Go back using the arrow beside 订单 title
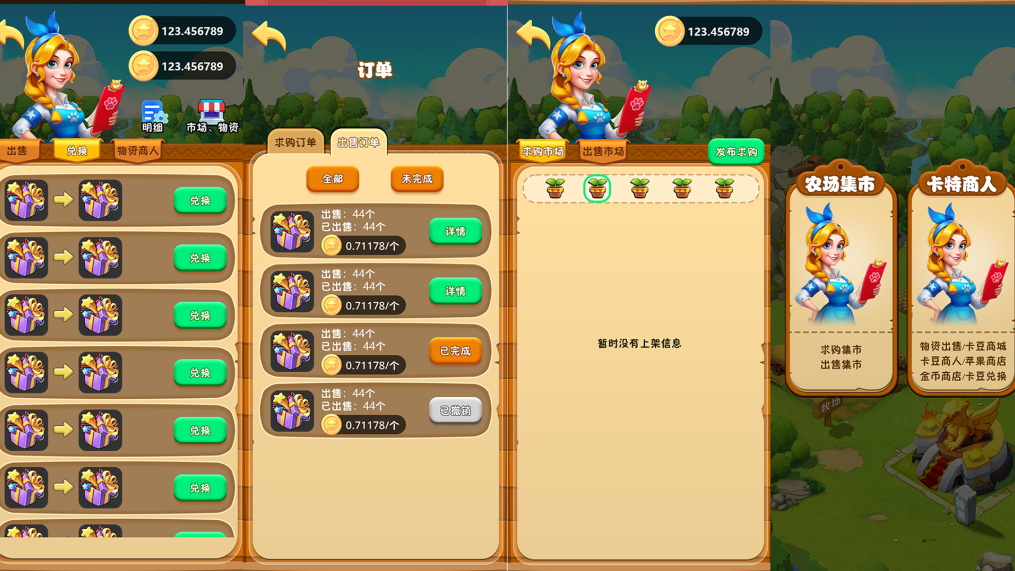1015x571 pixels. coord(269,38)
